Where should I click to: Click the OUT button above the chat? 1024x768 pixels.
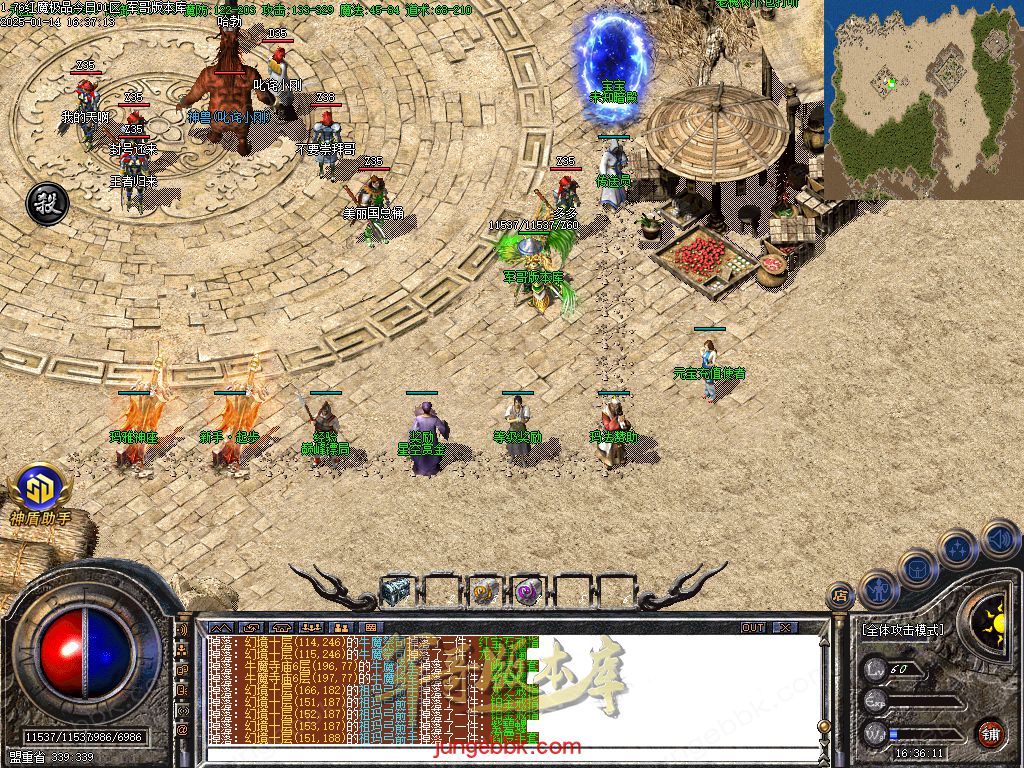[753, 627]
